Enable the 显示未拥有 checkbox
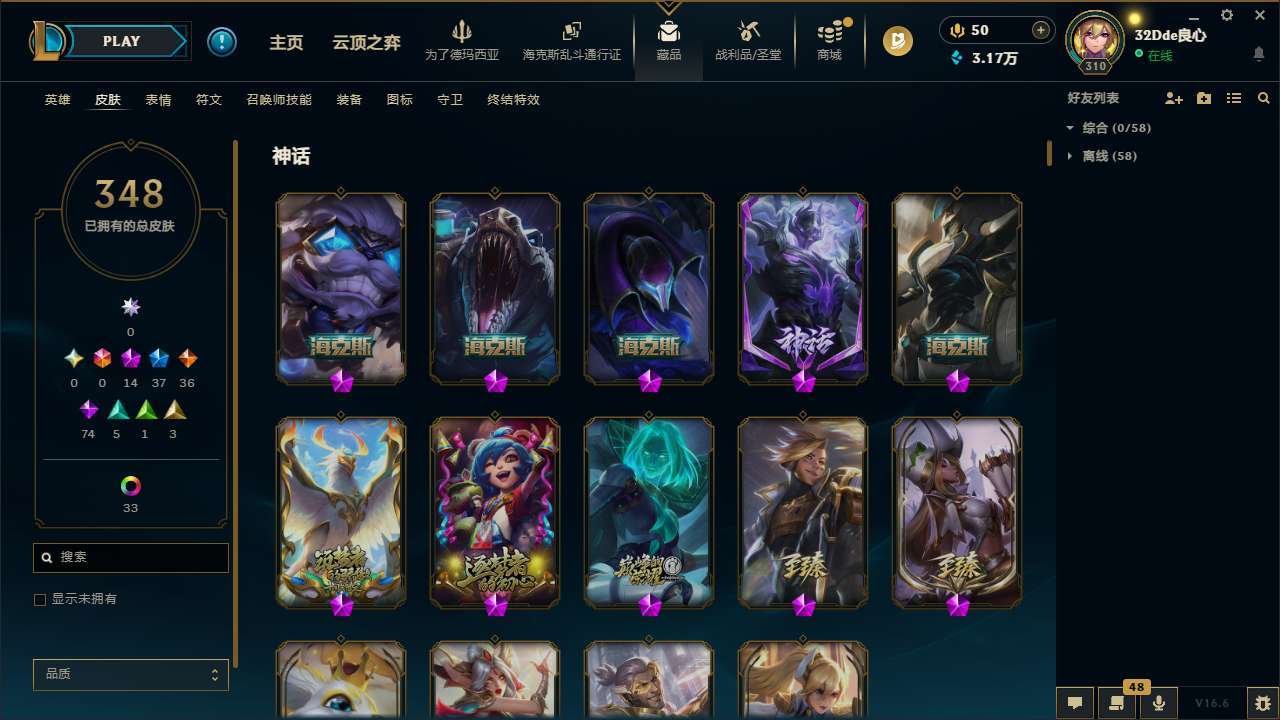Viewport: 1280px width, 720px height. (x=40, y=599)
